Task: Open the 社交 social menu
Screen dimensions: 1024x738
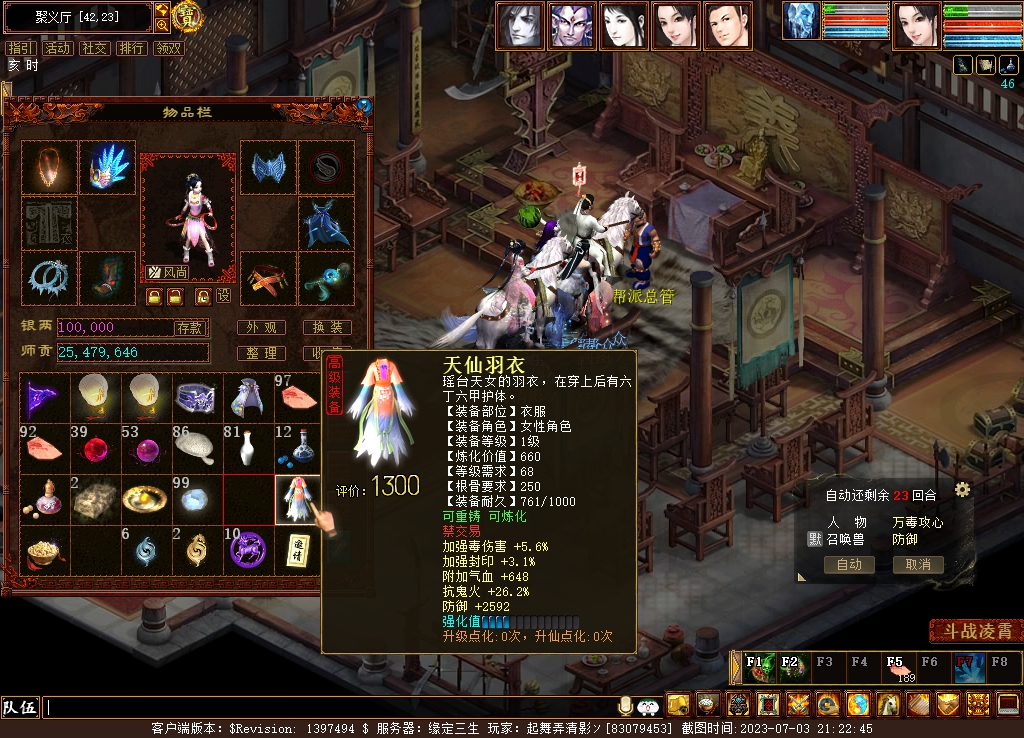Action: coord(95,48)
